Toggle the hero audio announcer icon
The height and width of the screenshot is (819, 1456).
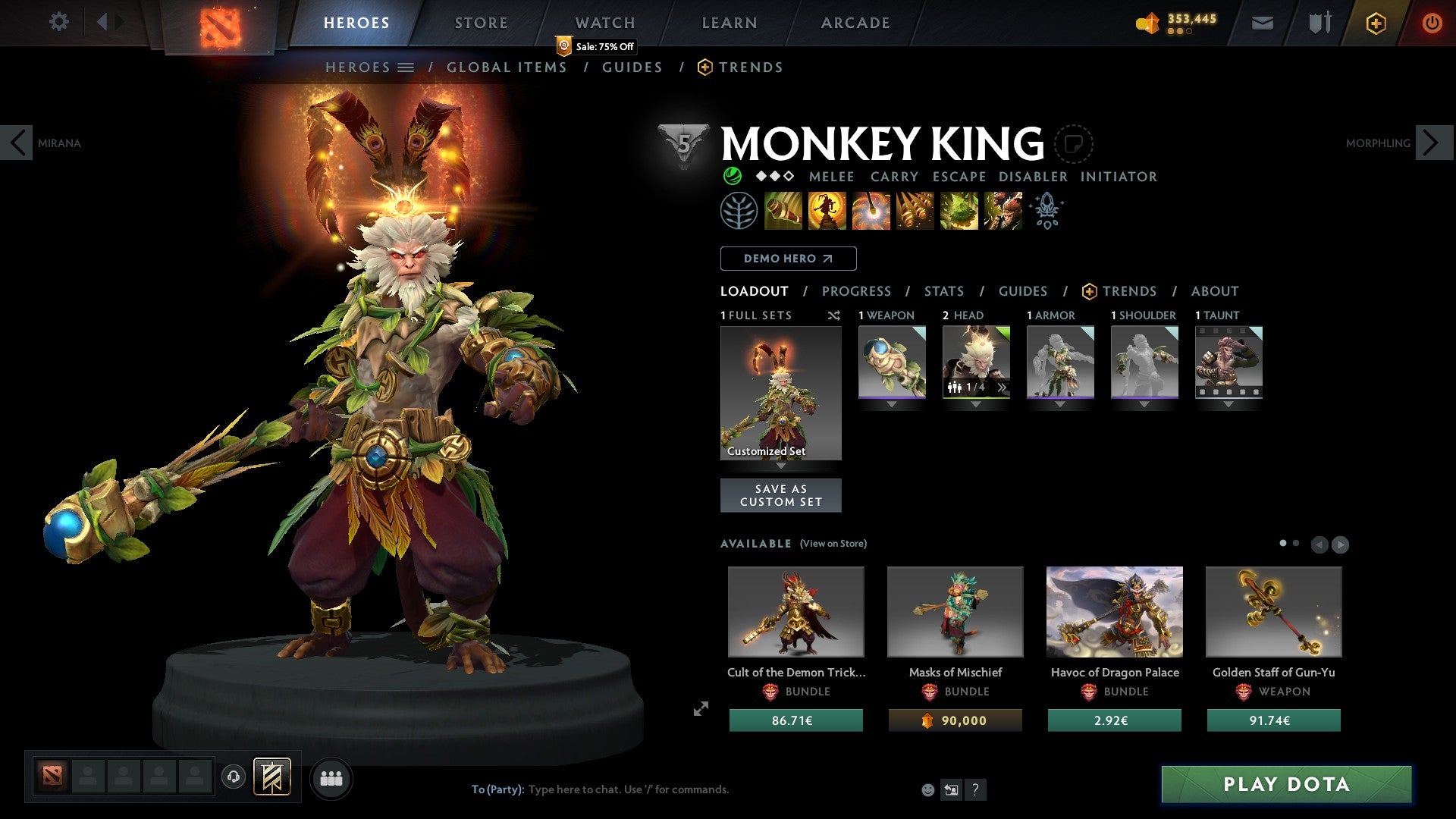[x=233, y=777]
